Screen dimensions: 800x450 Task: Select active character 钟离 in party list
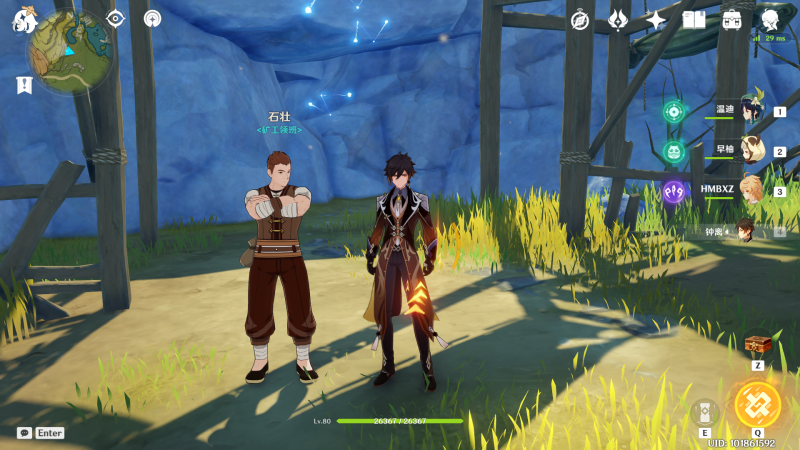(744, 231)
